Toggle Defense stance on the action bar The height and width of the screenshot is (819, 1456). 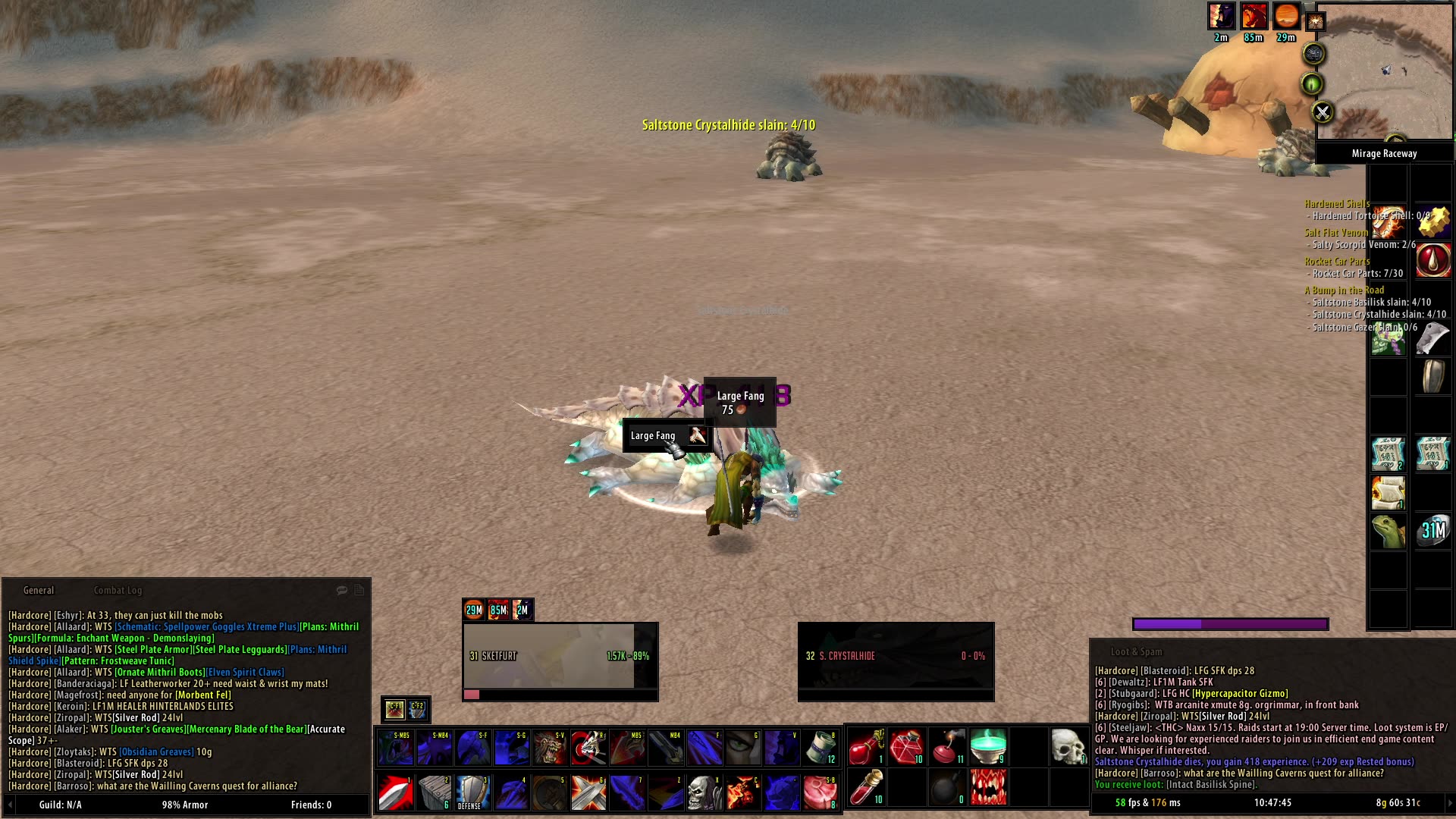pyautogui.click(x=474, y=791)
